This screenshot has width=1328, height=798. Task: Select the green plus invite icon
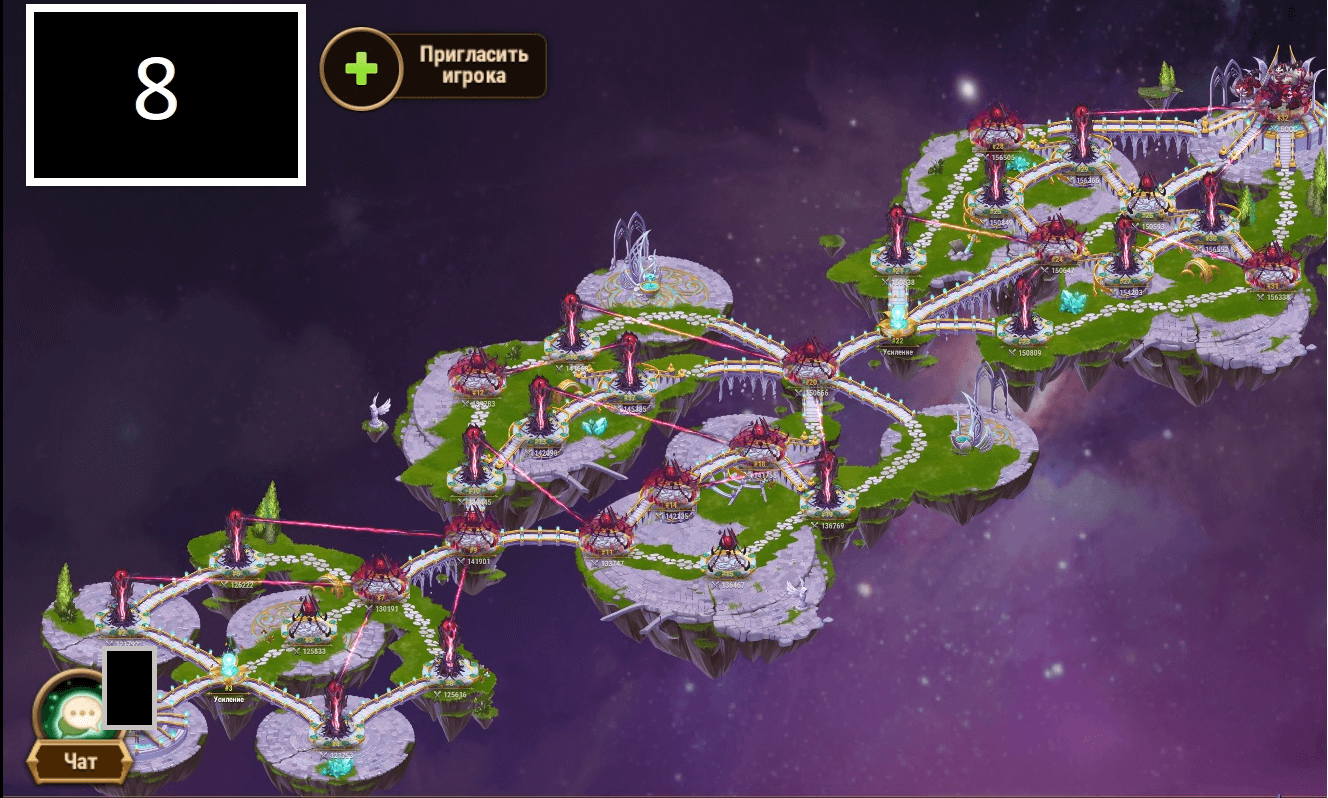click(x=363, y=68)
